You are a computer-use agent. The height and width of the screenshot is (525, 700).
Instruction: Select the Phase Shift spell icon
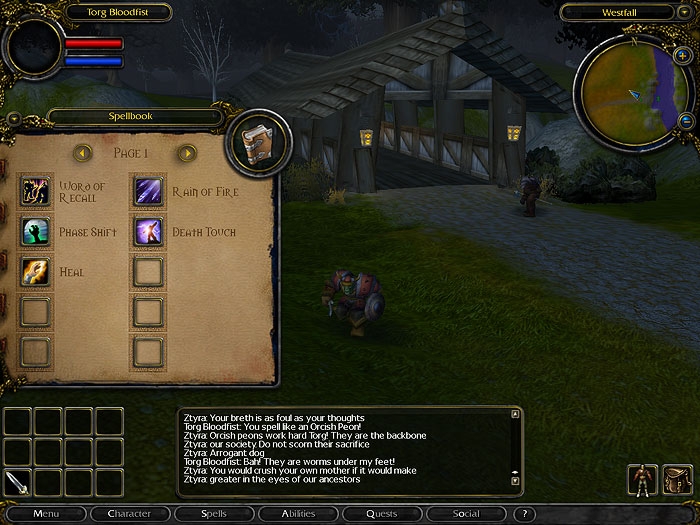36,231
